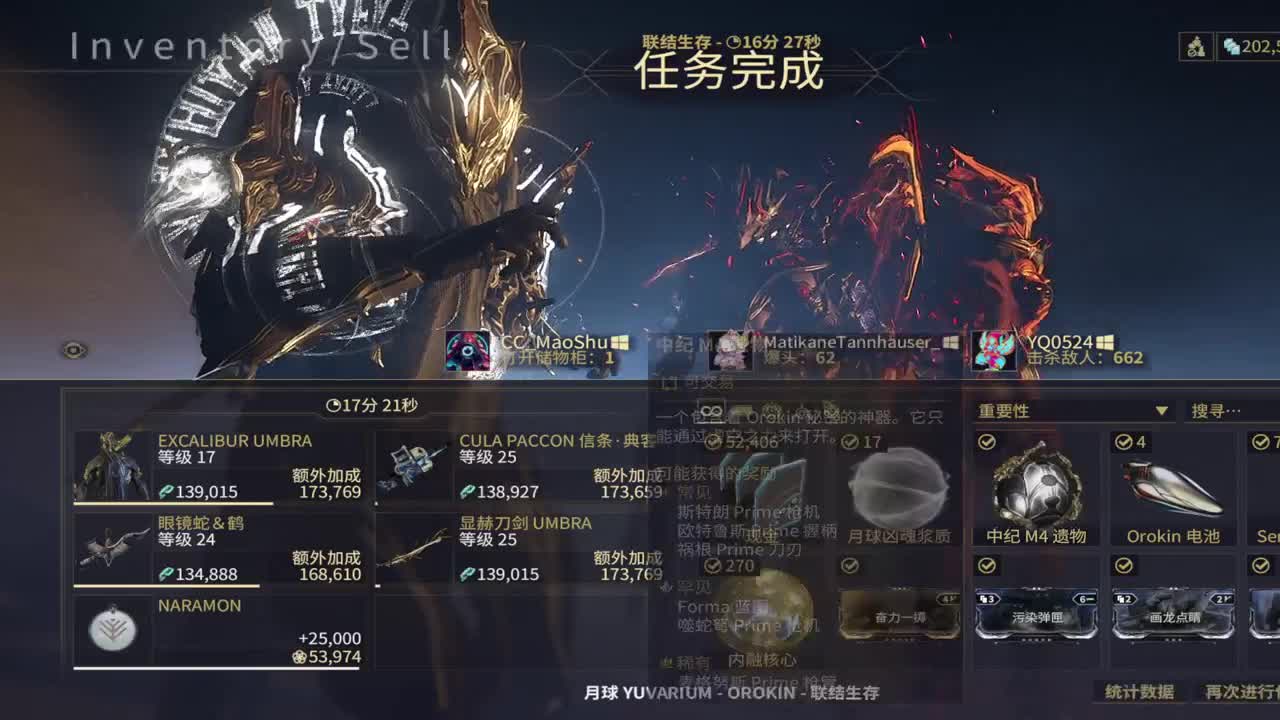Click the 眼镜蛇&鹤 weapon thumbnail

click(x=112, y=545)
